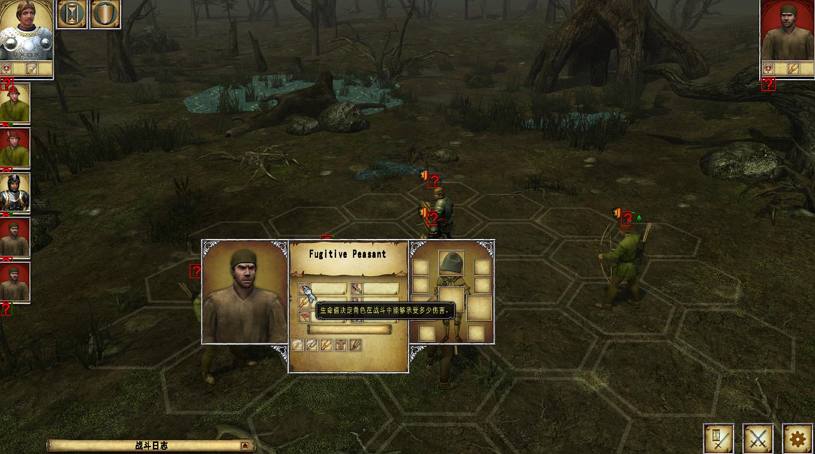Select the helmeted knight portrait in party list
The width and height of the screenshot is (815, 454).
(x=15, y=193)
